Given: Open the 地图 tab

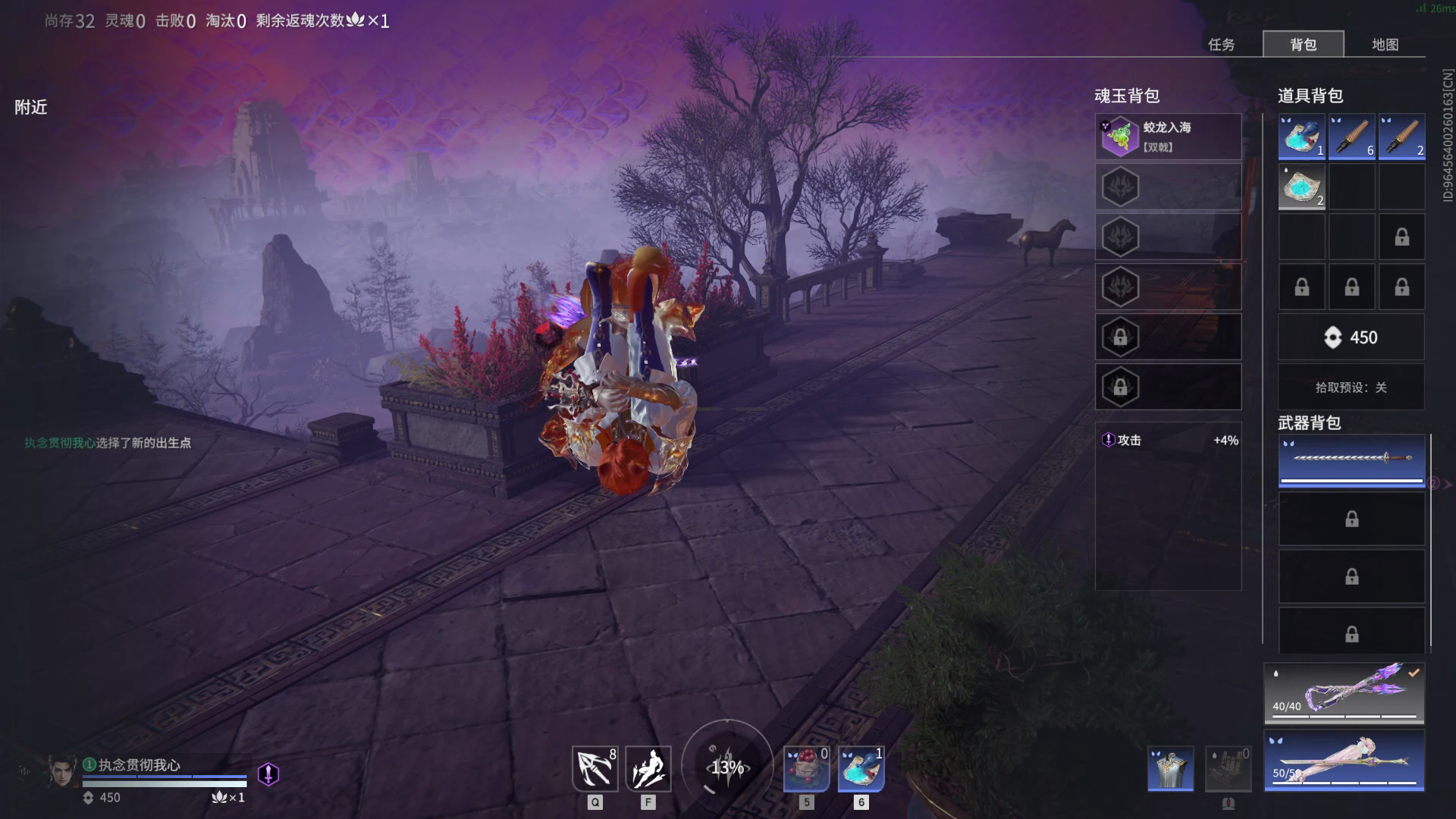Looking at the screenshot, I should (1385, 45).
